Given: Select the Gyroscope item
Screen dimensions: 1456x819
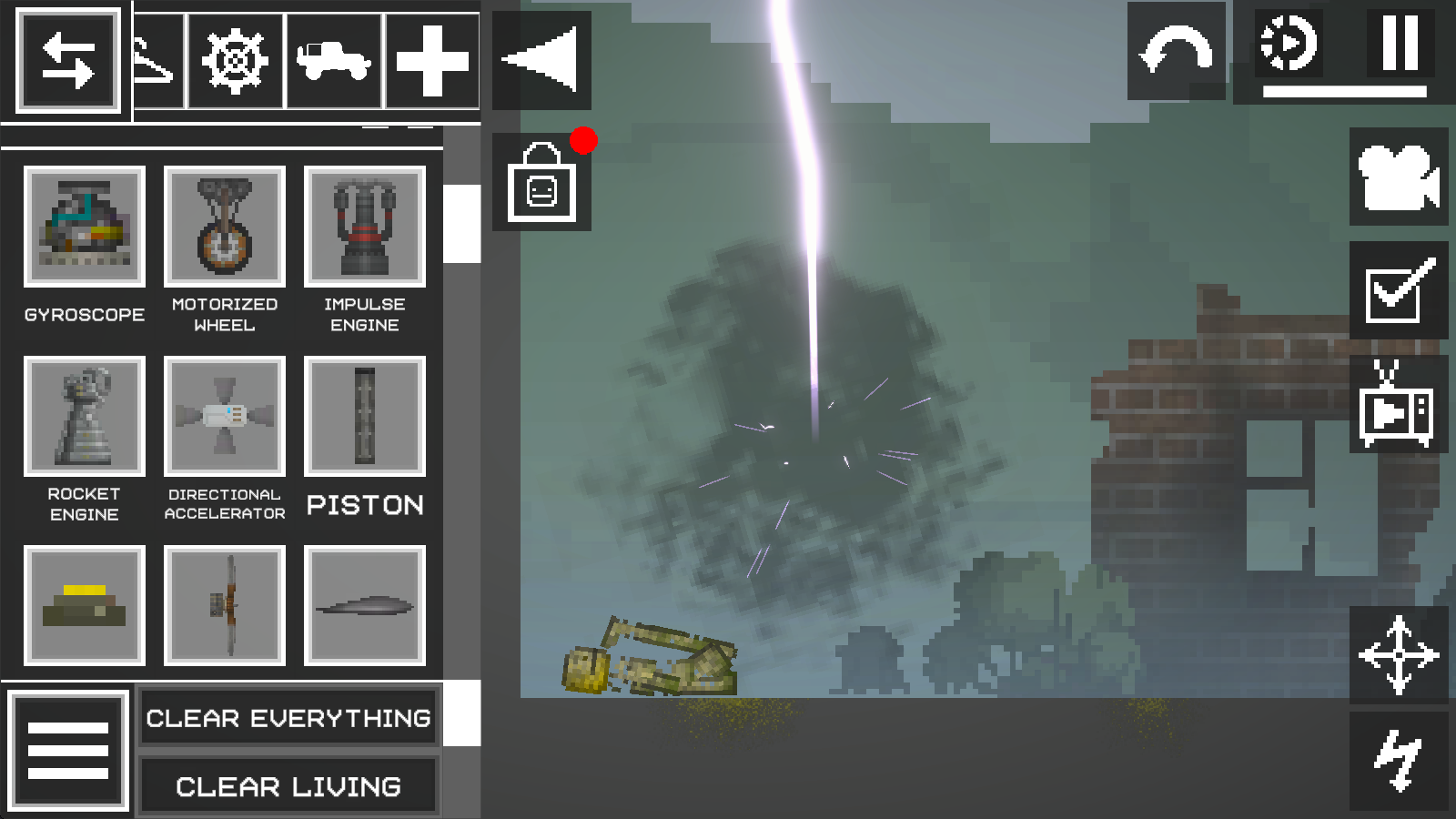Looking at the screenshot, I should tap(85, 227).
